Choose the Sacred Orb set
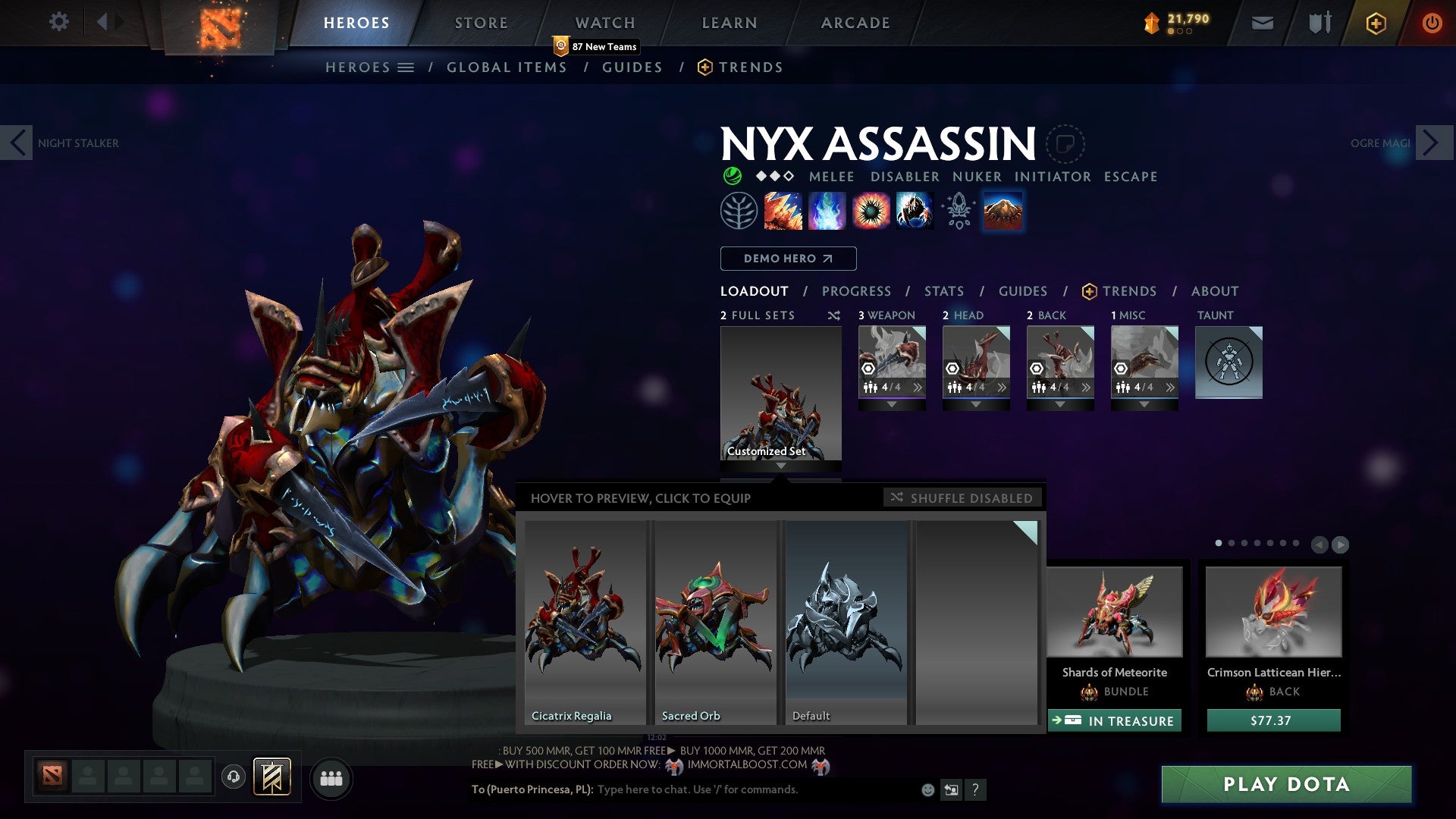The height and width of the screenshot is (819, 1456). point(714,622)
